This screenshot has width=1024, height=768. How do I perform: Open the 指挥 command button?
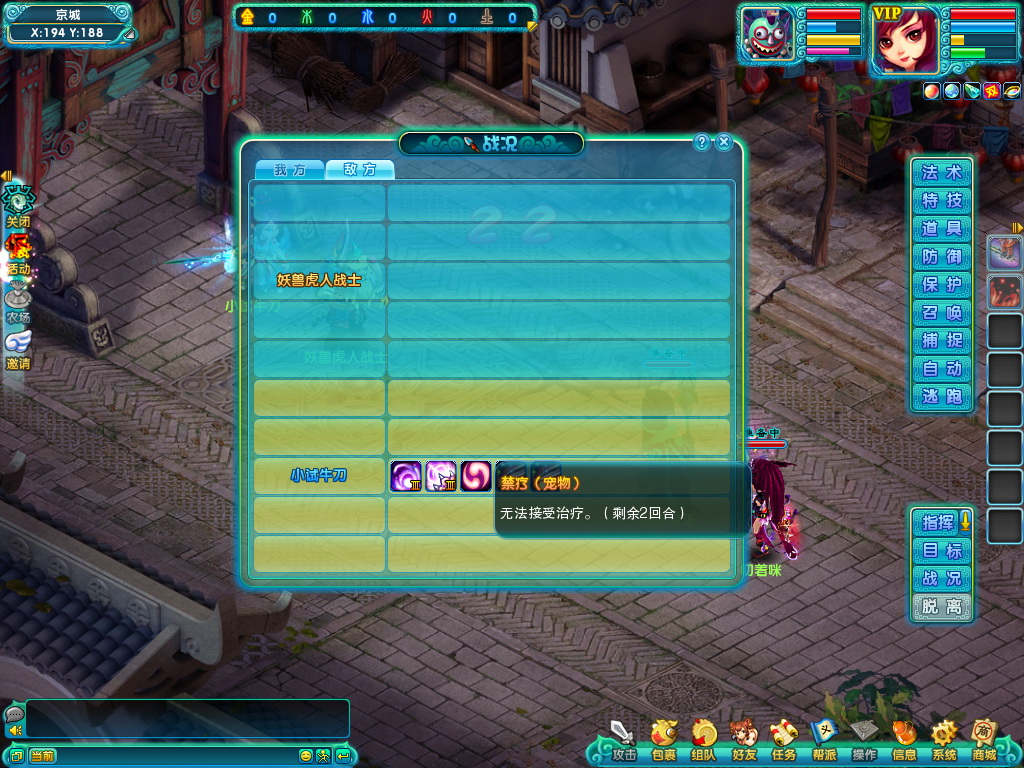937,522
